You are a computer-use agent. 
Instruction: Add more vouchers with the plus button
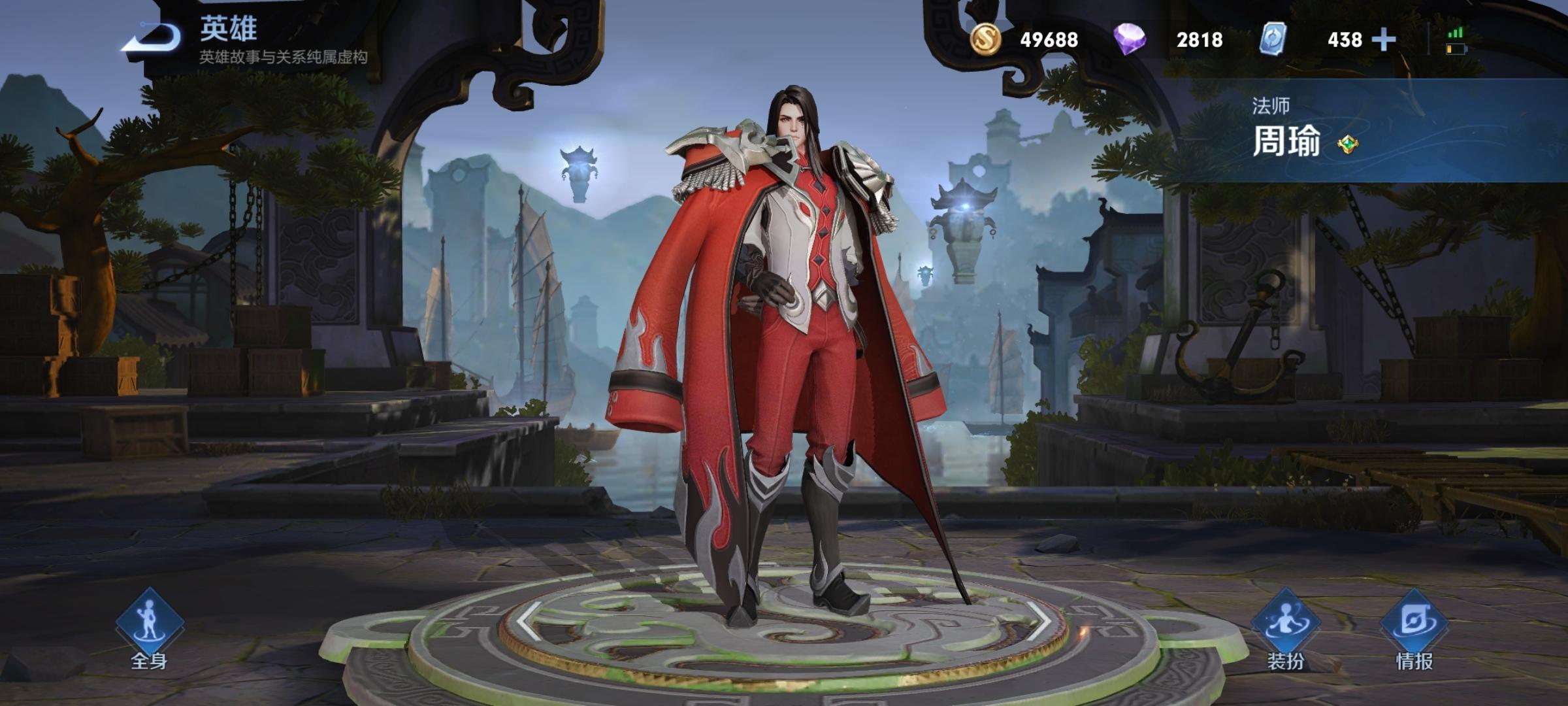pos(1383,40)
